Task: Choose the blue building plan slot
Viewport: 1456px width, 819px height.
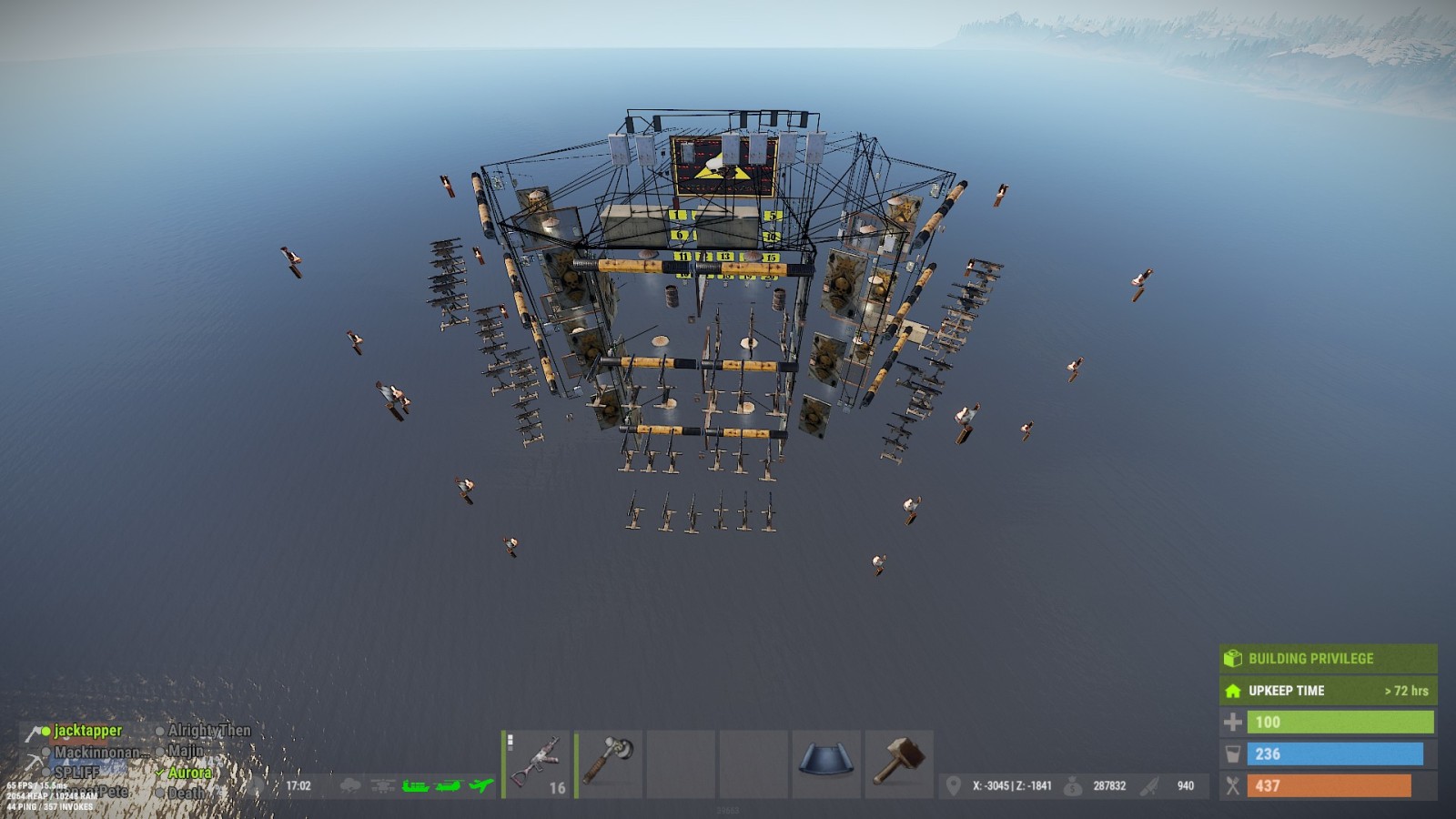Action: coord(826,764)
